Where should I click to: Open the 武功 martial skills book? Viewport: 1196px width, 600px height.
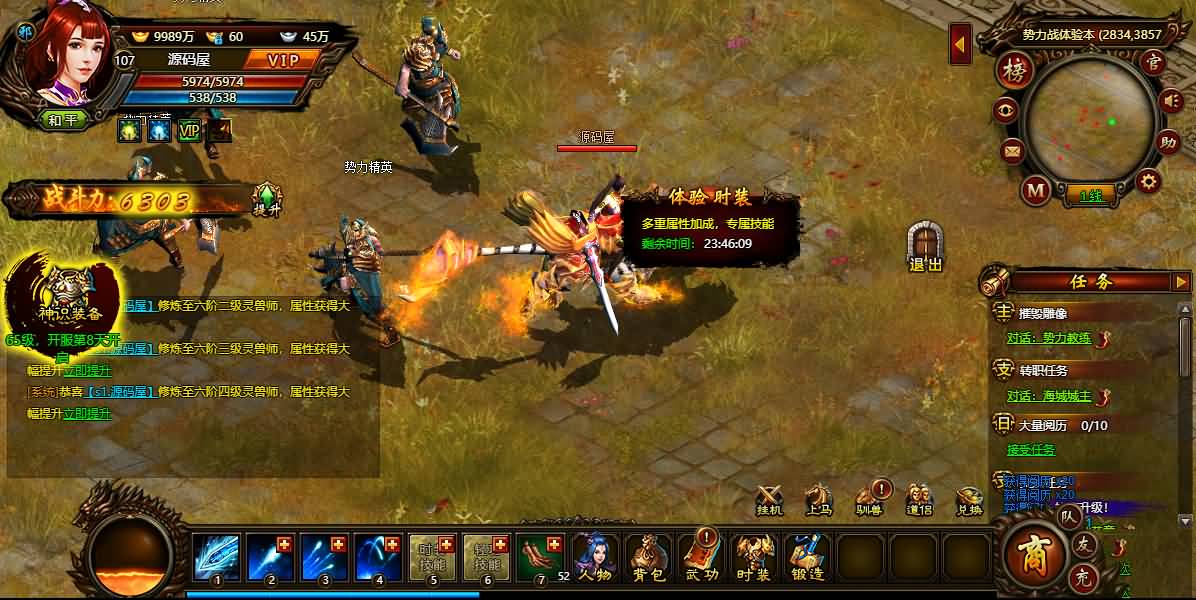(701, 558)
